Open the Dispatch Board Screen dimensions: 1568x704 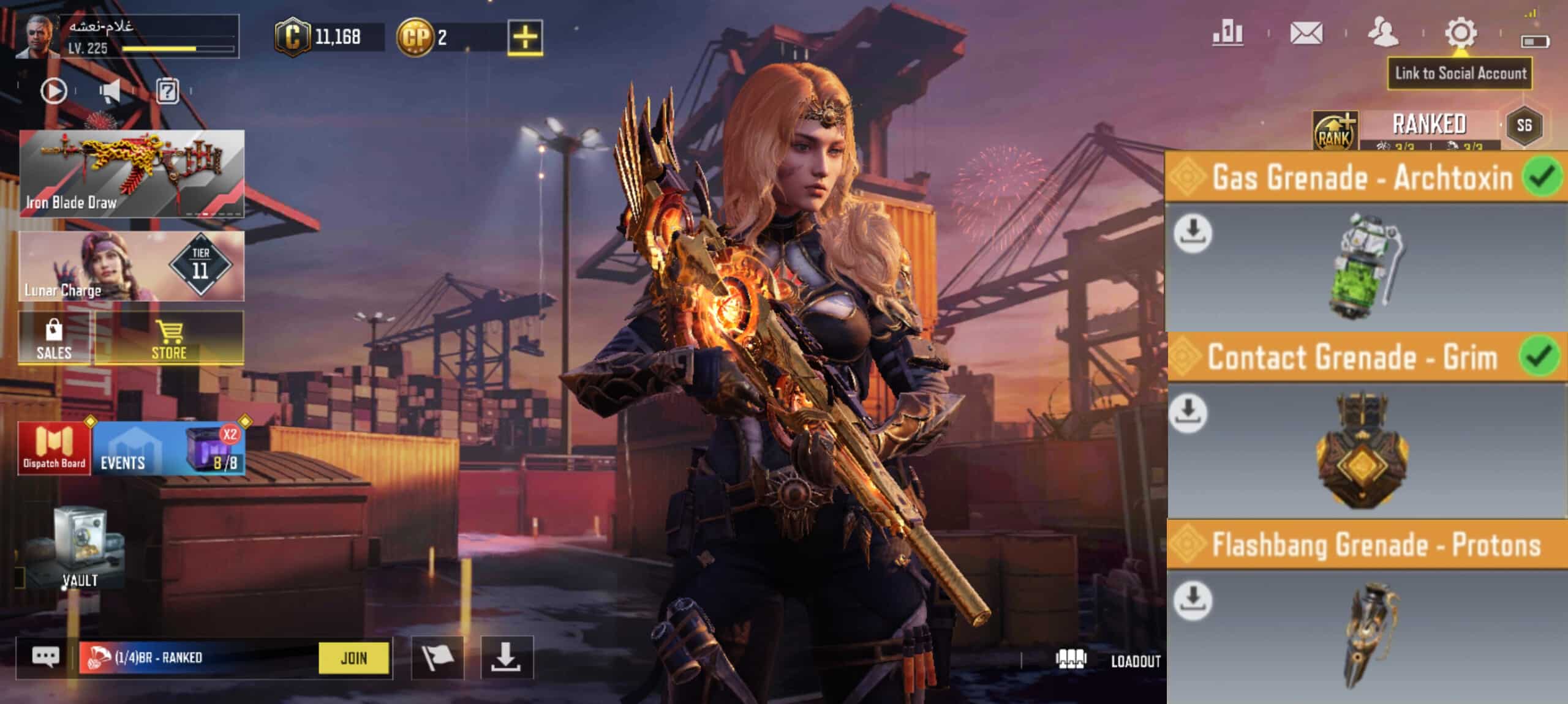pyautogui.click(x=54, y=449)
